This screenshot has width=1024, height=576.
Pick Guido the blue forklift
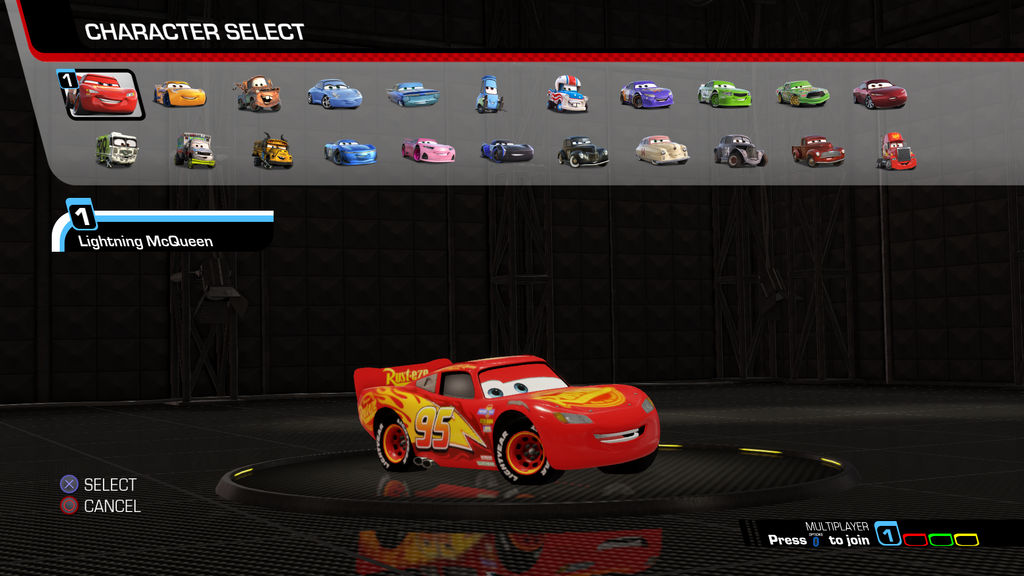coord(489,95)
